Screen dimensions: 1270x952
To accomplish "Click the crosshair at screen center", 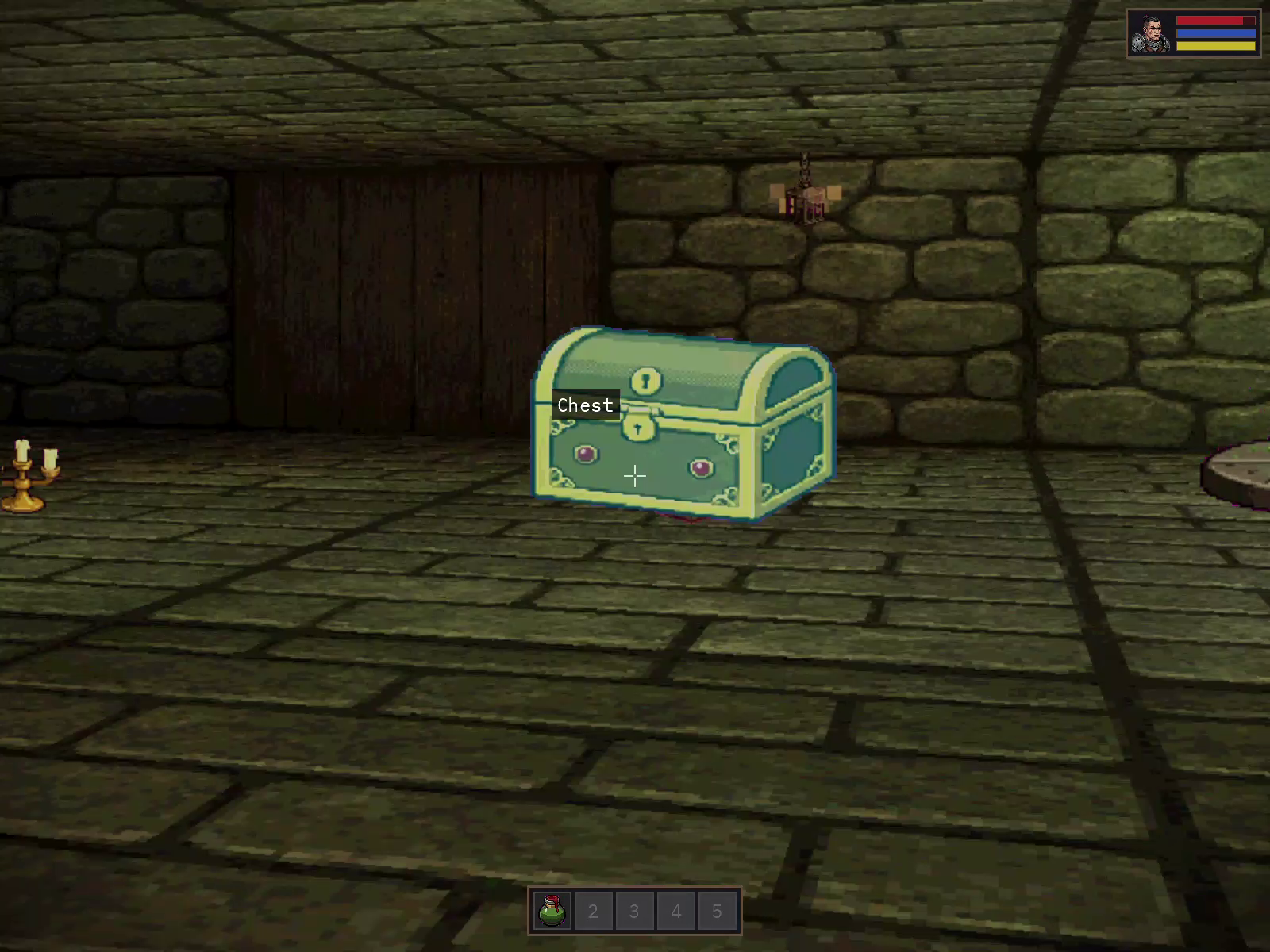I will (x=635, y=475).
